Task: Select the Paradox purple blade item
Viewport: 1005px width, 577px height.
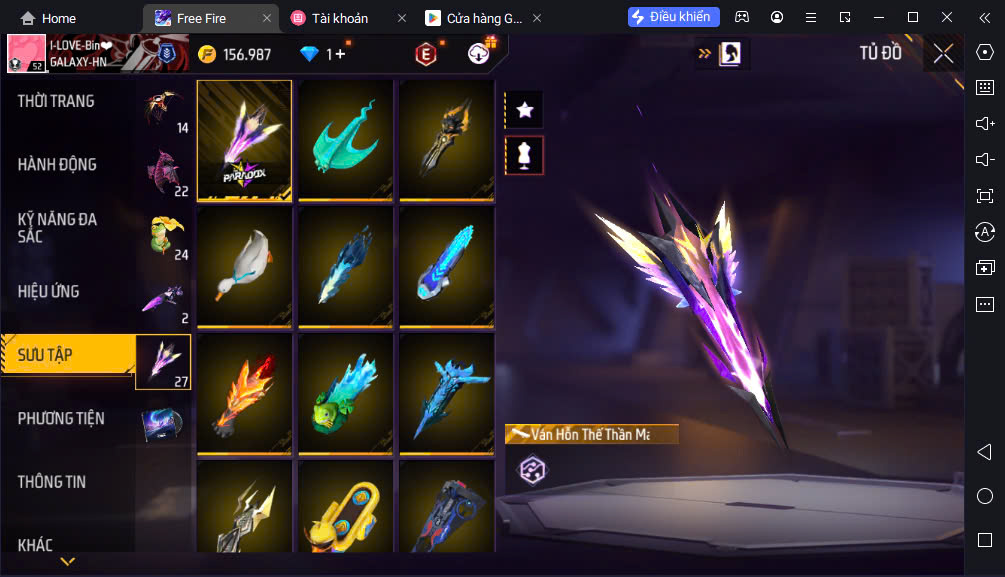Action: point(244,140)
